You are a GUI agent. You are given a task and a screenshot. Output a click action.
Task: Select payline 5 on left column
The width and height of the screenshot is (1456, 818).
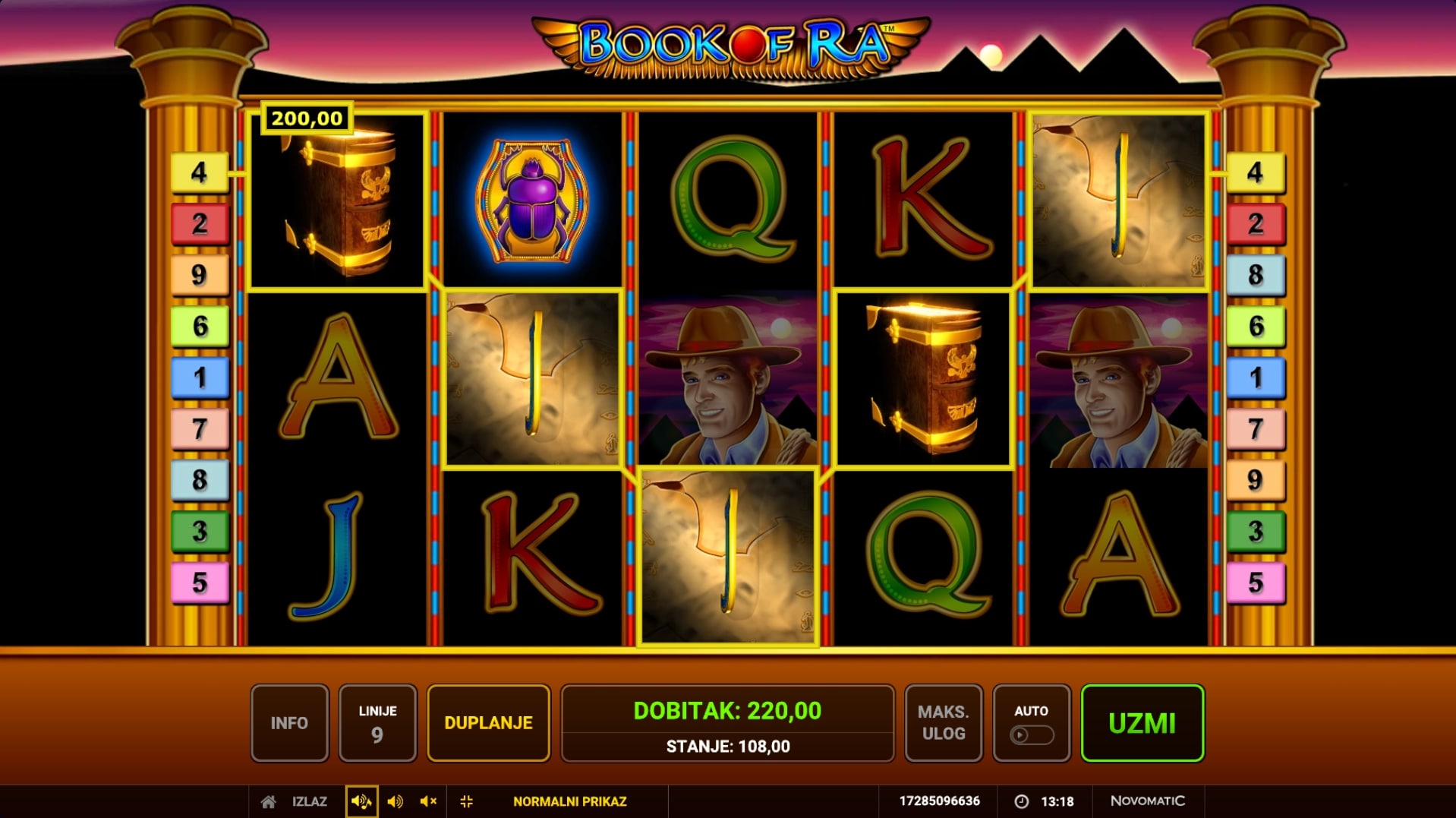pos(200,583)
